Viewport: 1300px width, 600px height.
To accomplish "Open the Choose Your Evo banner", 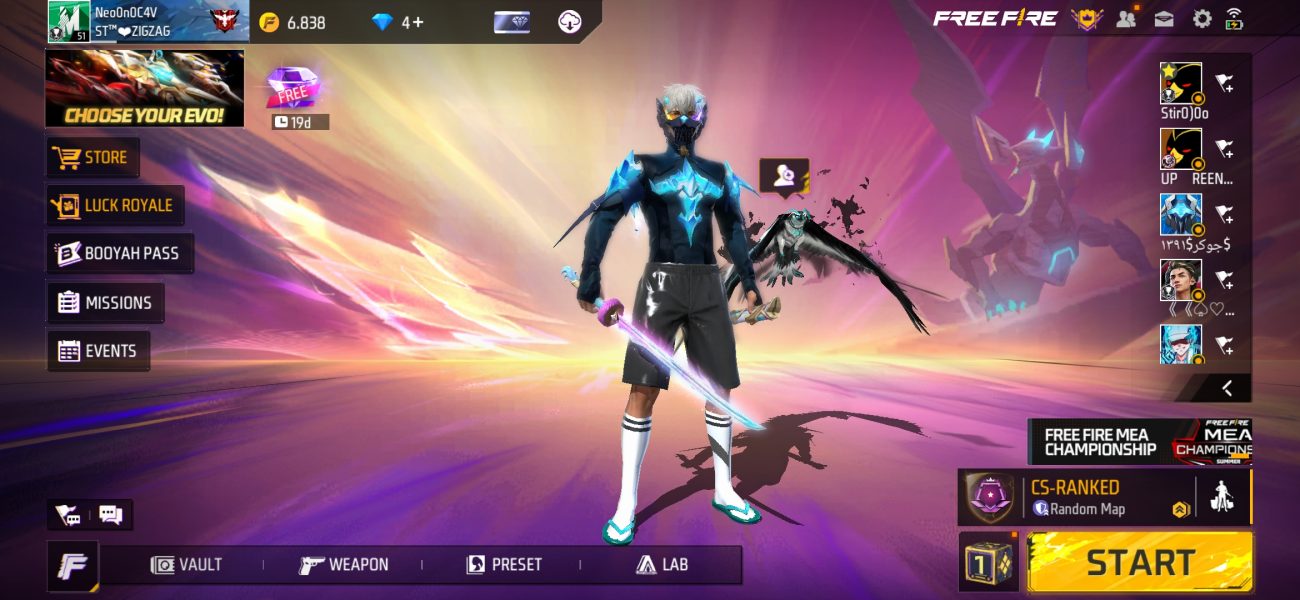I will [144, 89].
